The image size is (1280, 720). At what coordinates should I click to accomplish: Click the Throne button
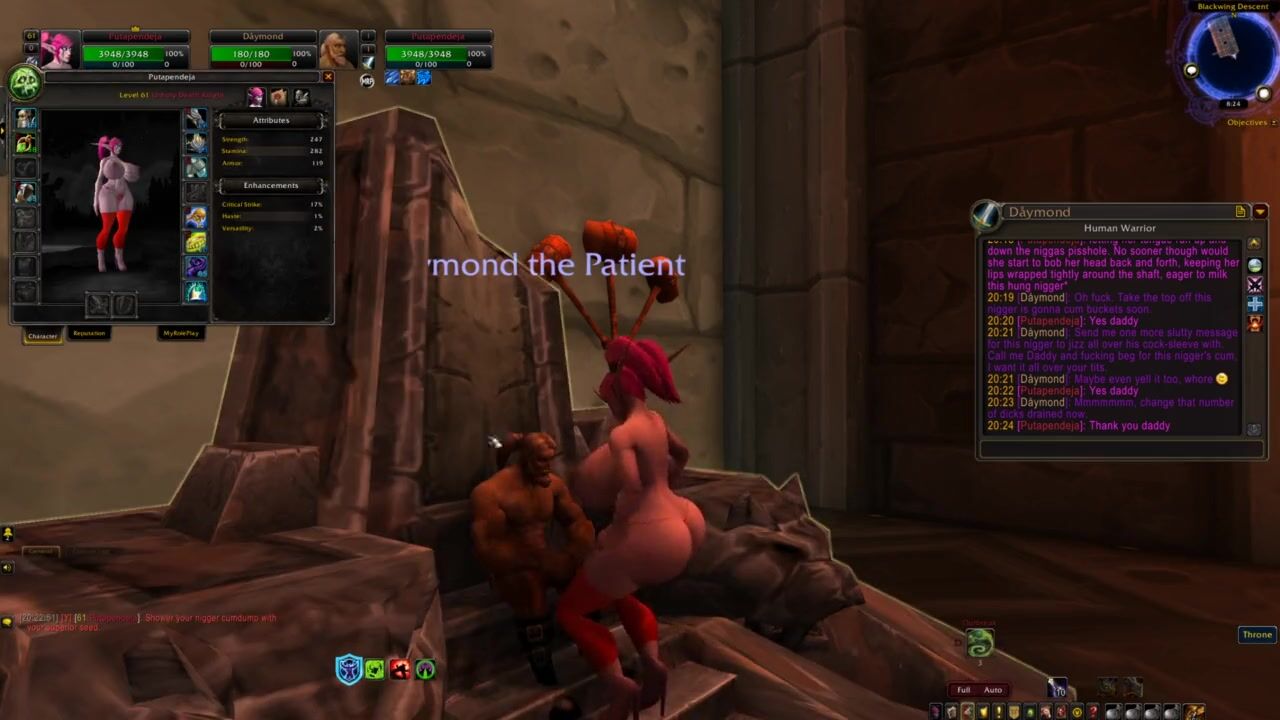pyautogui.click(x=1257, y=635)
